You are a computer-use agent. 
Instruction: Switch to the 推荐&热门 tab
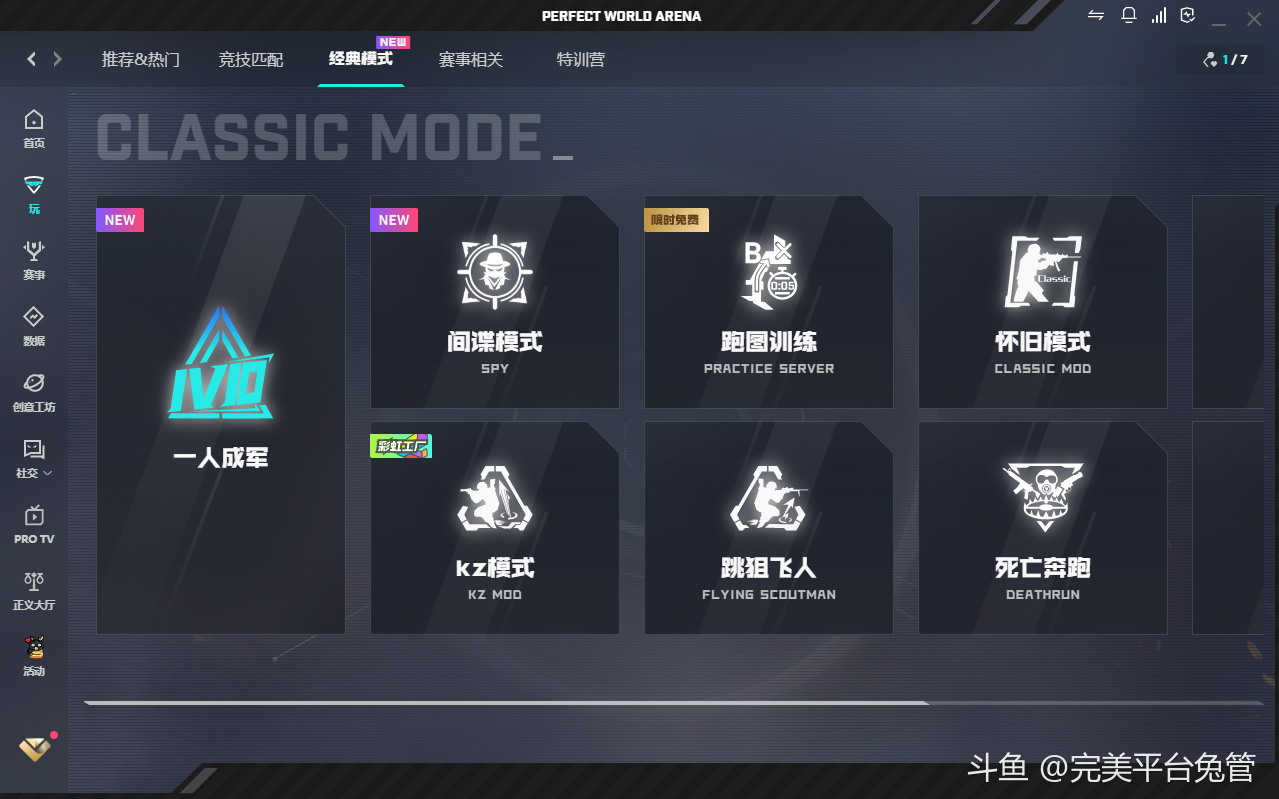(x=141, y=60)
